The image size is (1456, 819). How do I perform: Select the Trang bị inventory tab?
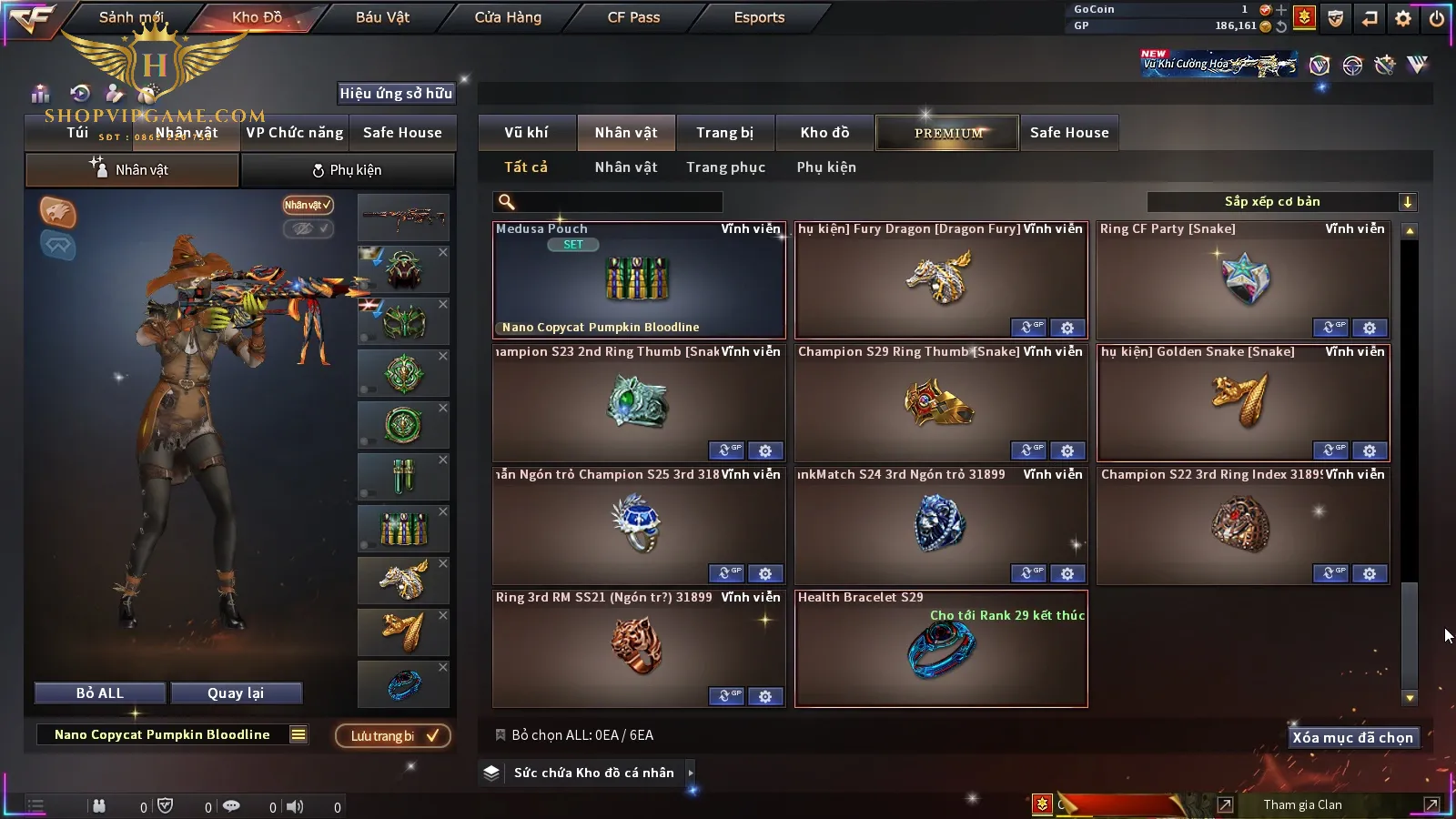(724, 133)
